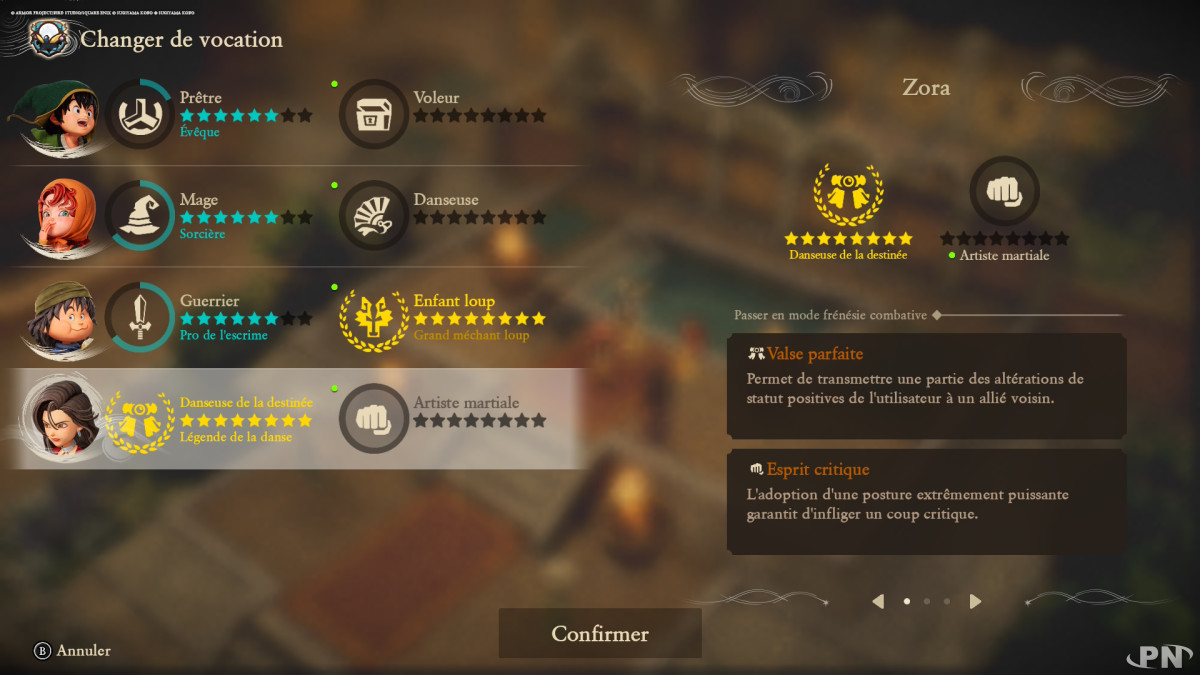Pick the Danseuse vocation
The width and height of the screenshot is (1200, 675).
(x=374, y=216)
